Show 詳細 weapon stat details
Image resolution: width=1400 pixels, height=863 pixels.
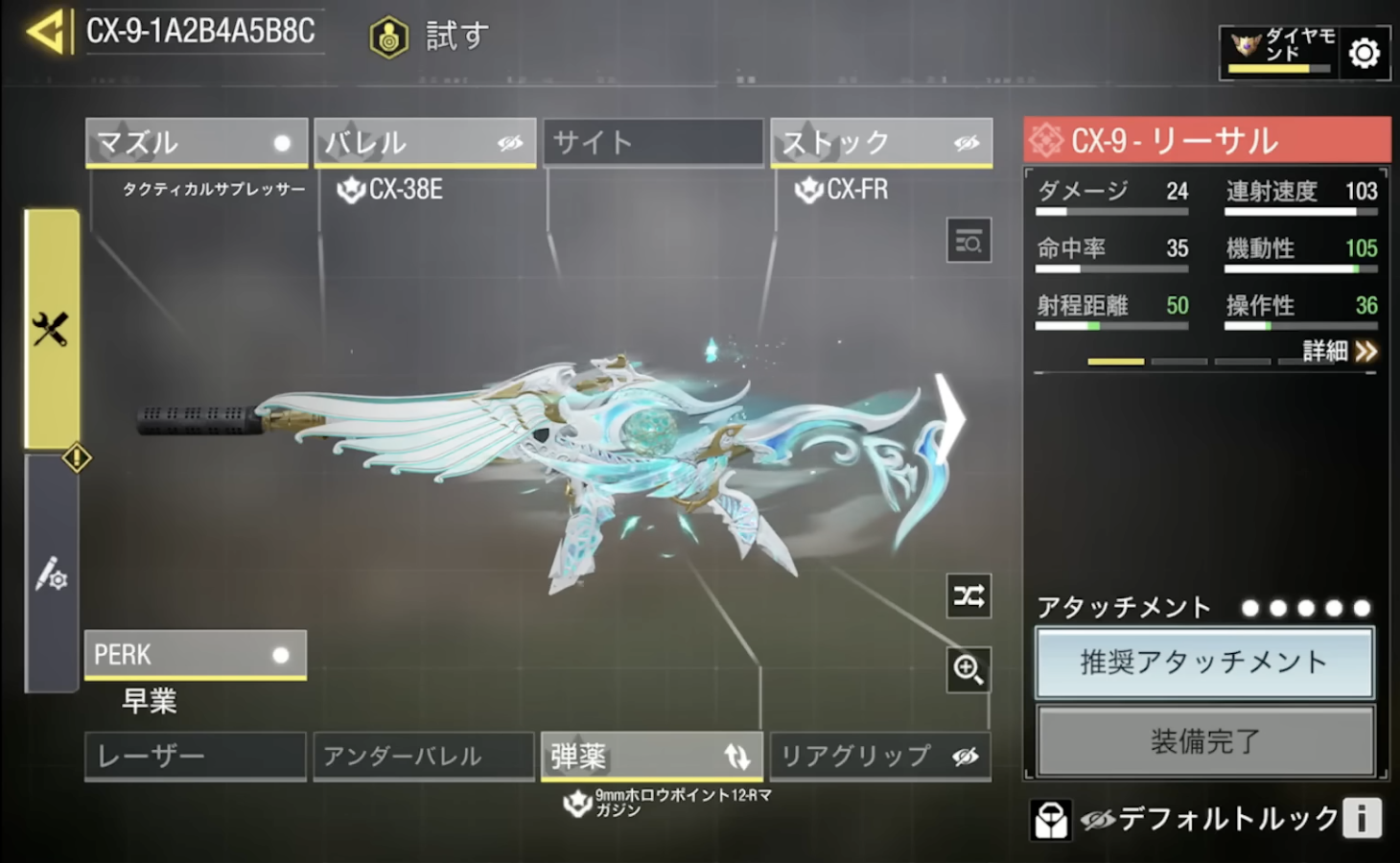(1340, 351)
